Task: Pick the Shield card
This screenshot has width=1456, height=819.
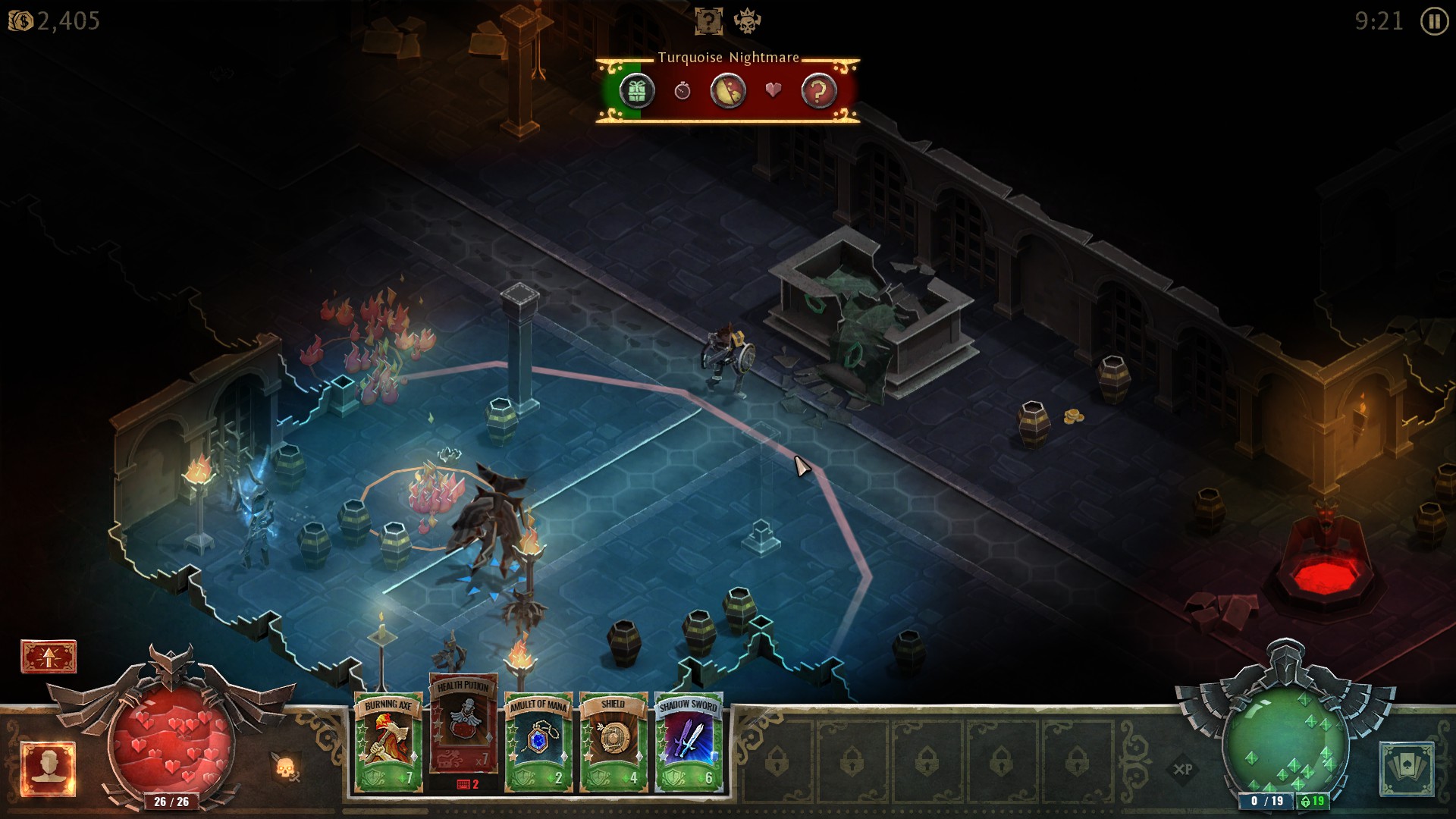Action: coord(613,742)
